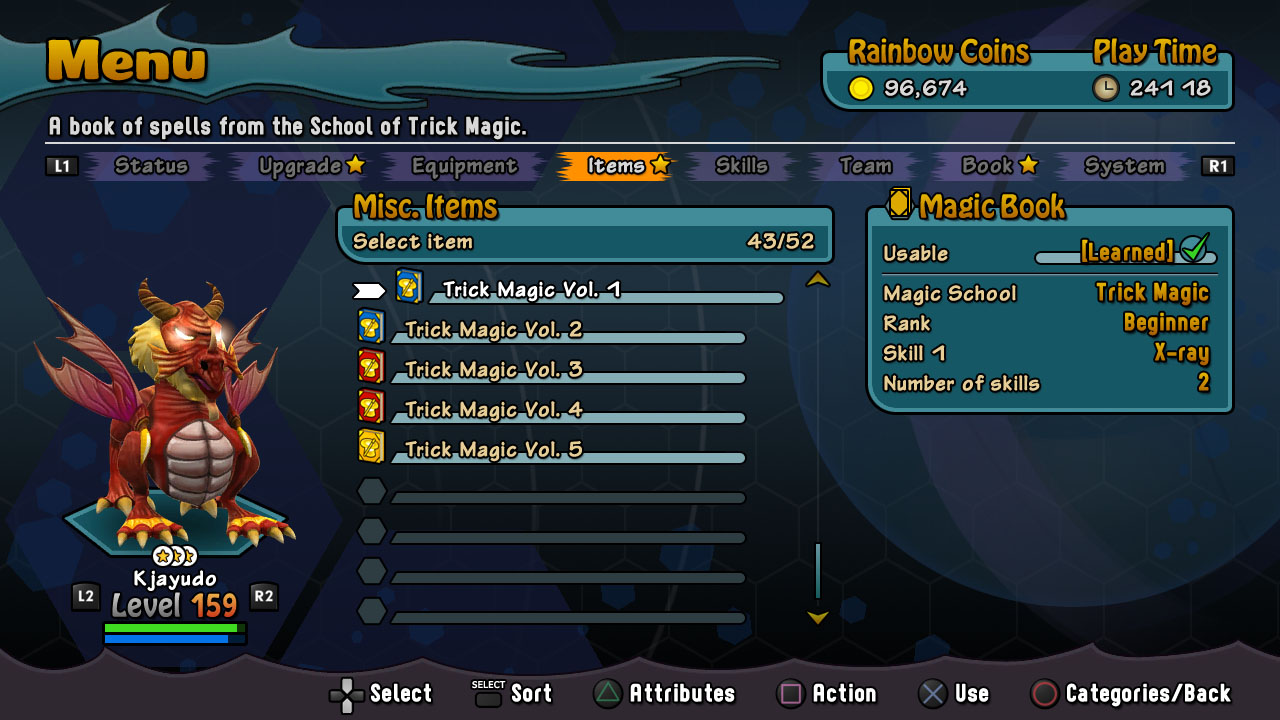
Task: Open the System tab
Action: coord(1124,166)
